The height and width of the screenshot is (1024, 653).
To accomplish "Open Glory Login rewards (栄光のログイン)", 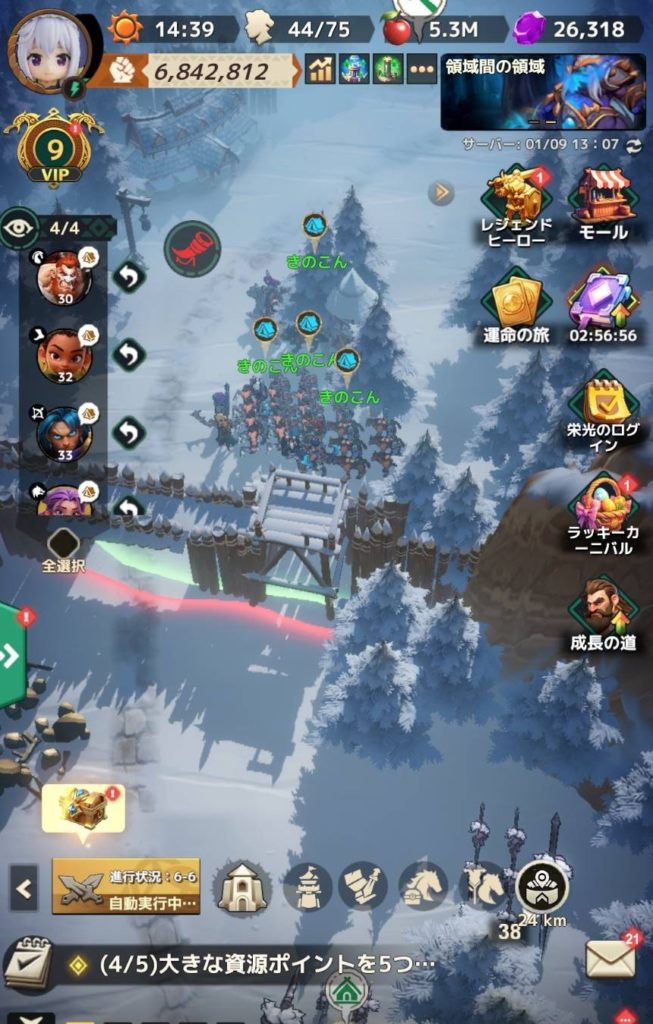I will pos(604,412).
